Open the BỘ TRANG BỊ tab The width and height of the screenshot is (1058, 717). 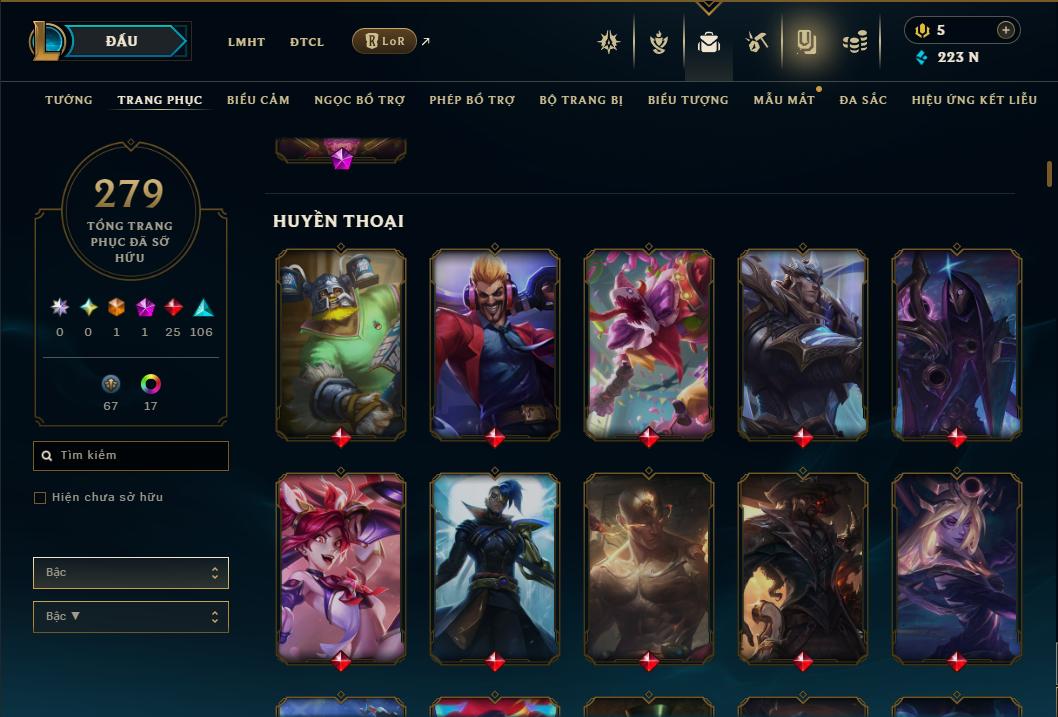581,100
